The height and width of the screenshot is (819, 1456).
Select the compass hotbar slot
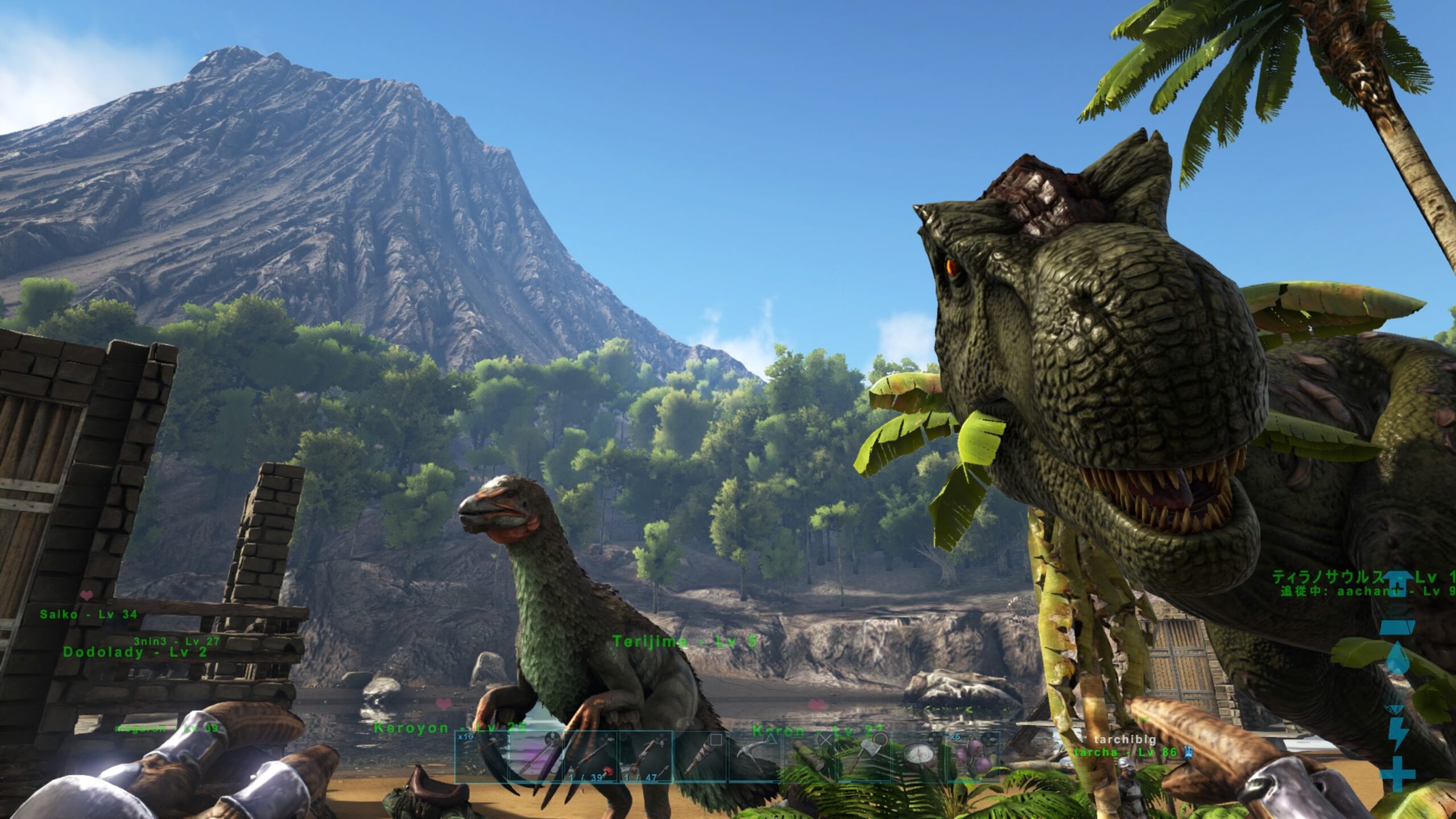click(x=919, y=758)
